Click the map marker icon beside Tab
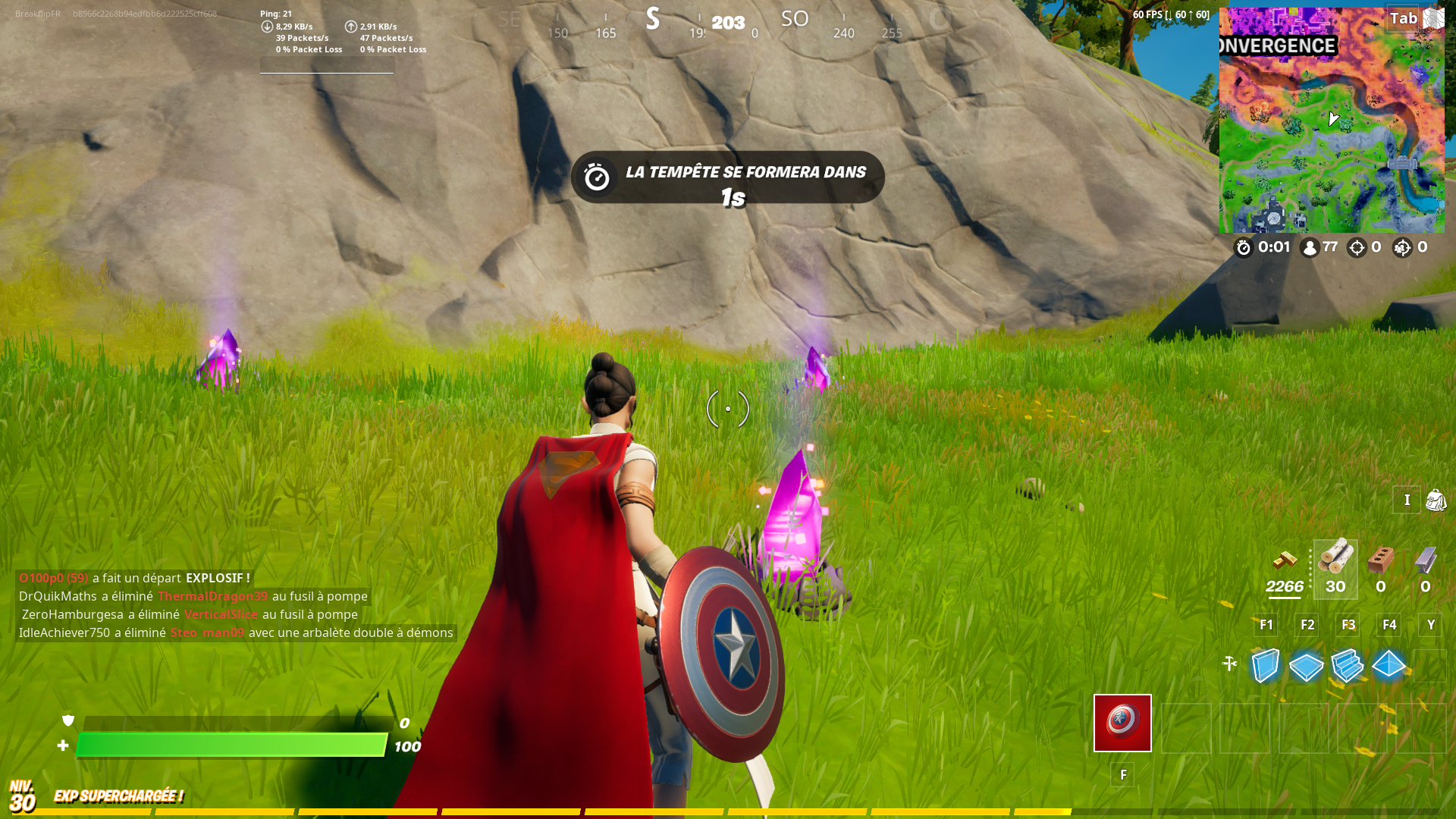1456x819 pixels. (1432, 18)
